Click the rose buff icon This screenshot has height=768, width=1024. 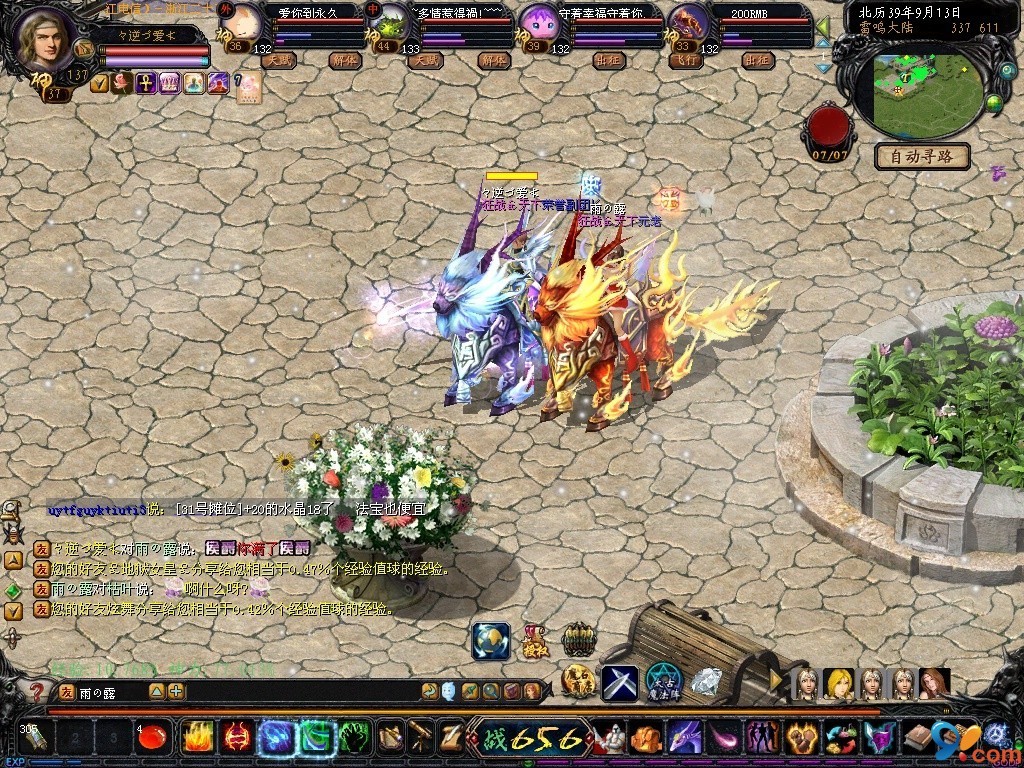123,83
